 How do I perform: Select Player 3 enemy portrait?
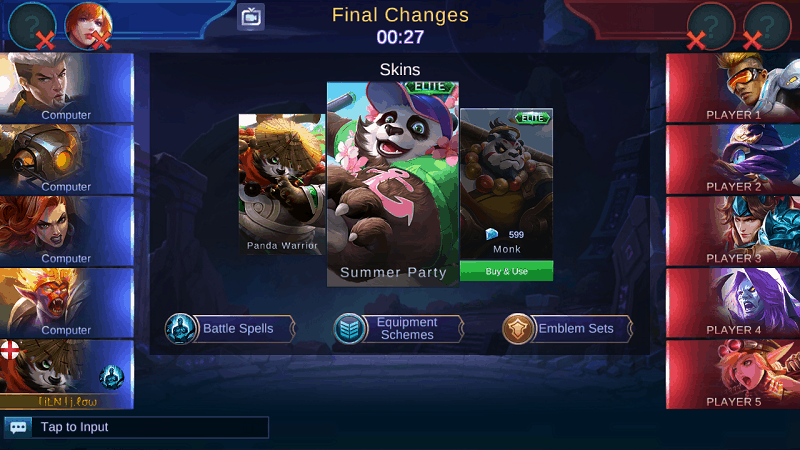(x=733, y=231)
